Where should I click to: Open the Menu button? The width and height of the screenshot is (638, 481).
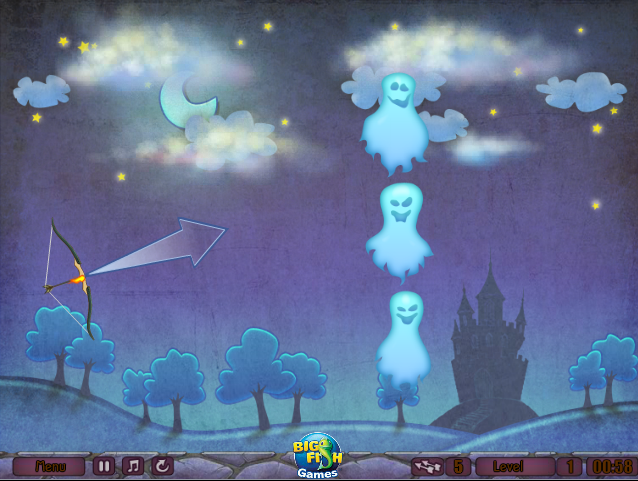pos(49,466)
